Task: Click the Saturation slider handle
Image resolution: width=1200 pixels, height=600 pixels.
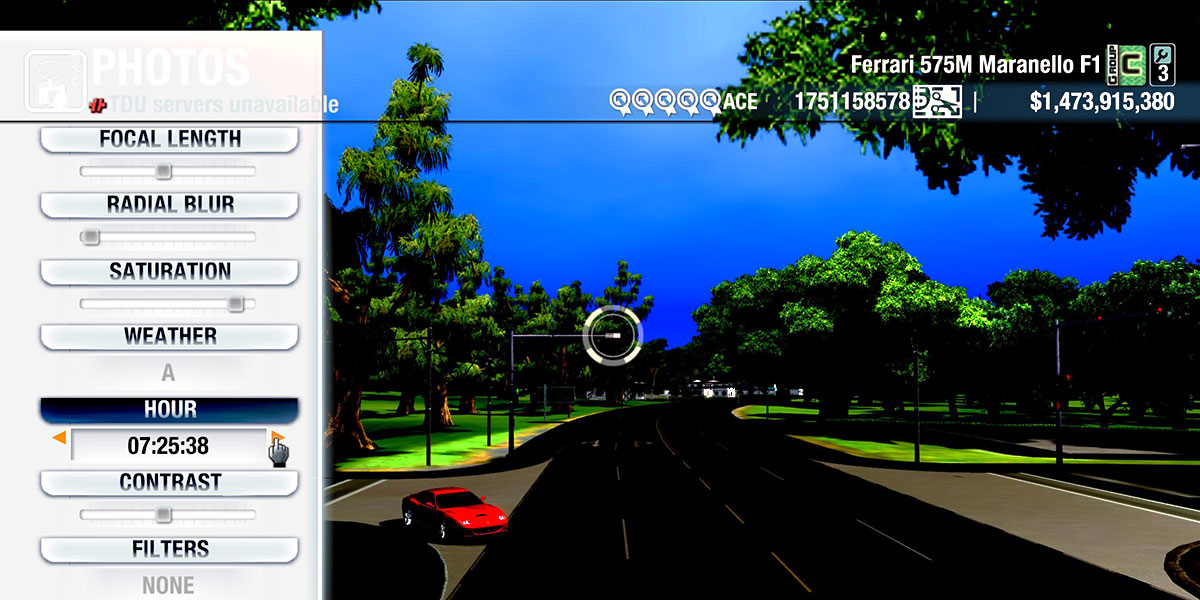Action: [235, 304]
